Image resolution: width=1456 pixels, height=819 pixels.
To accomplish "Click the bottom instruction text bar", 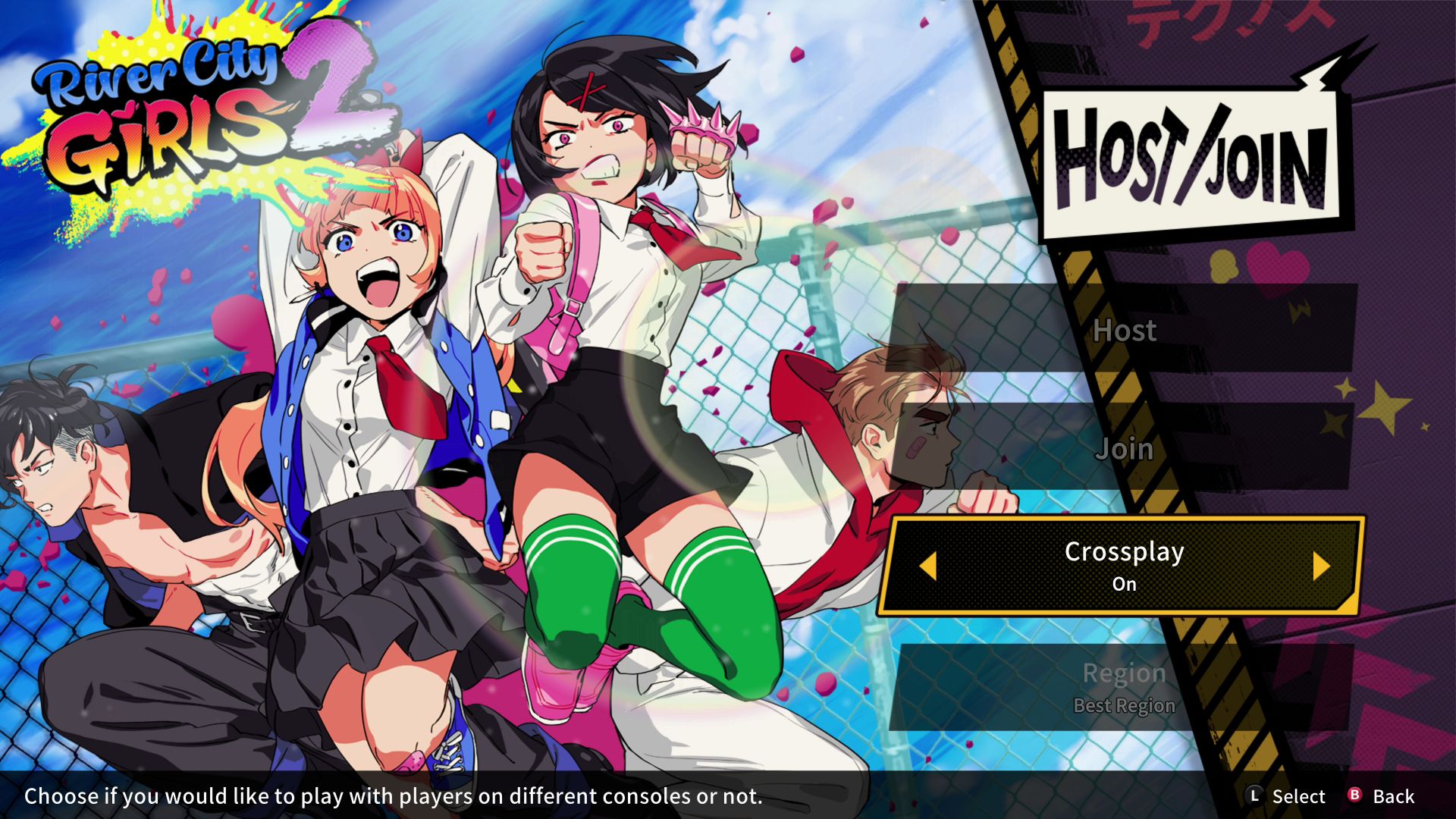I will [x=394, y=796].
